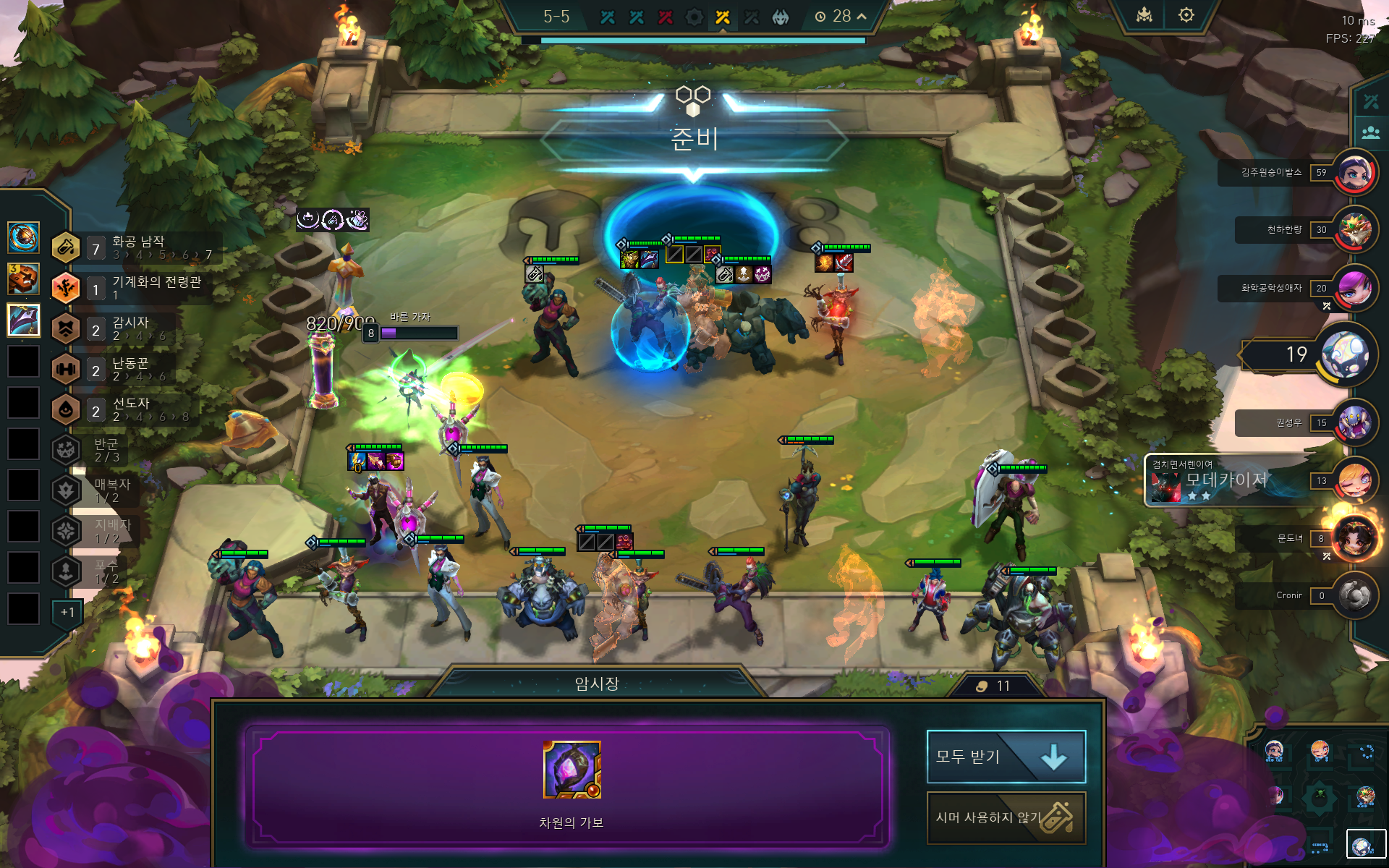View player 화학공학성애자's board
This screenshot has width=1389, height=868.
[1355, 288]
